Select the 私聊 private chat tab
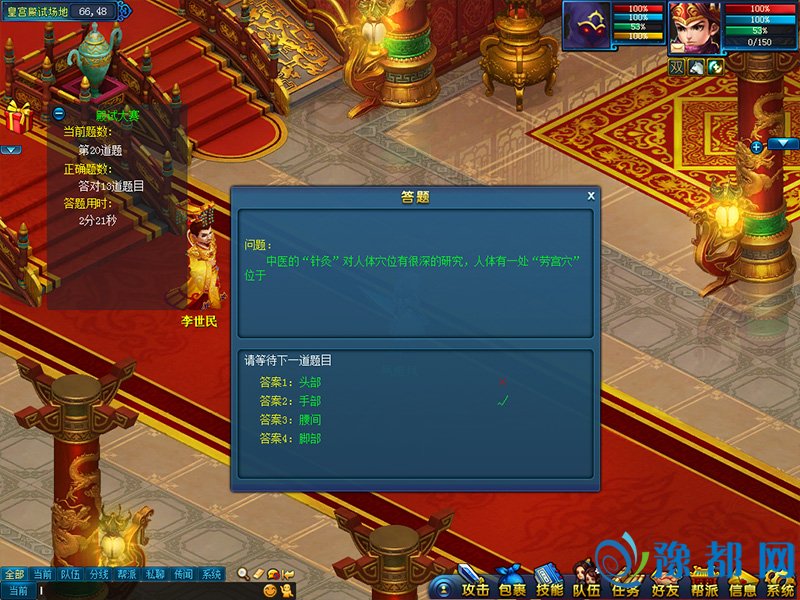The image size is (800, 600). (x=155, y=574)
